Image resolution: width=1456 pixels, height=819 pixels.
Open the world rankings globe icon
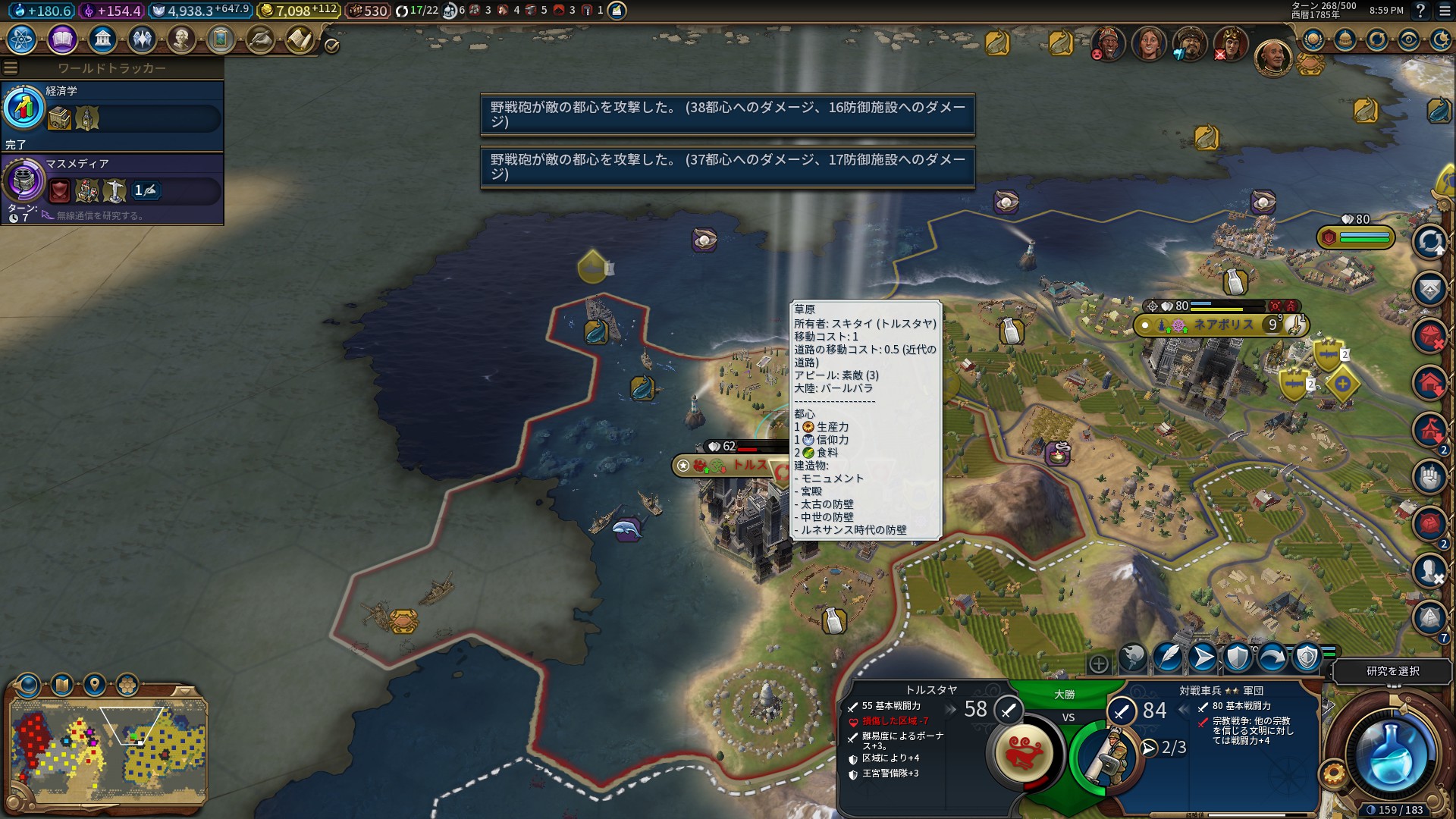coord(1313,39)
